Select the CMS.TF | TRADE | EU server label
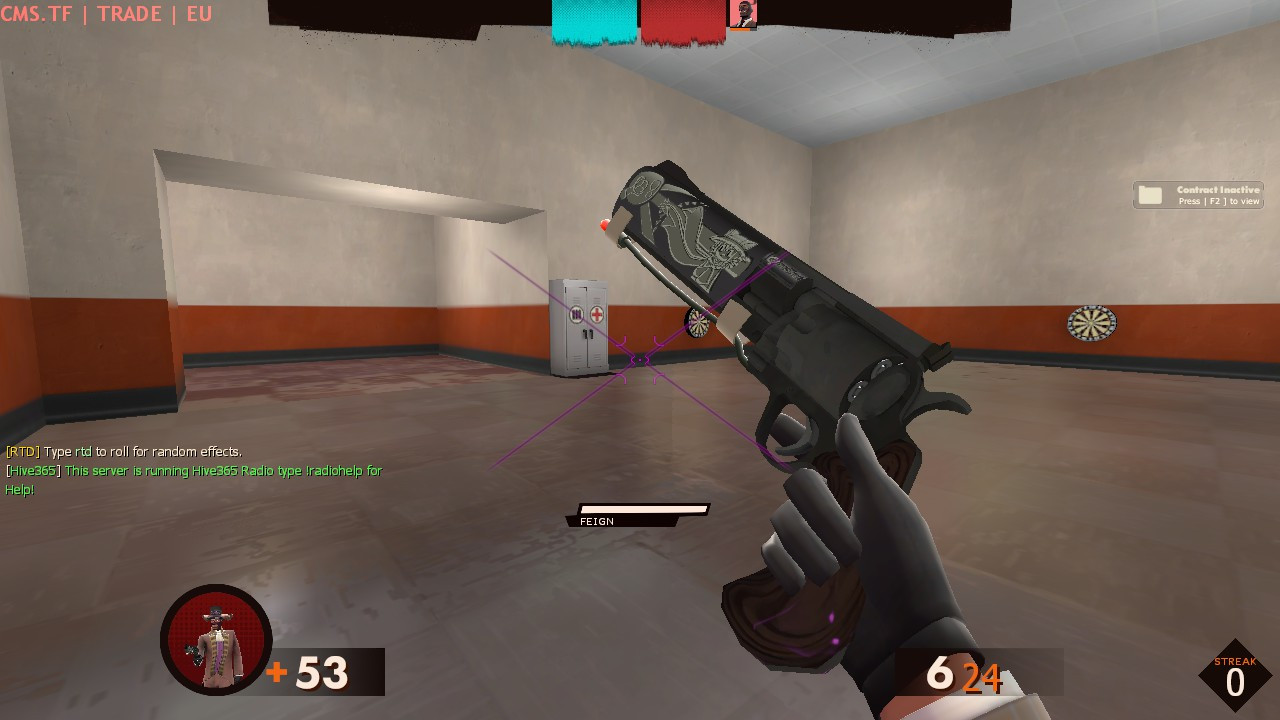1280x720 pixels. click(104, 14)
